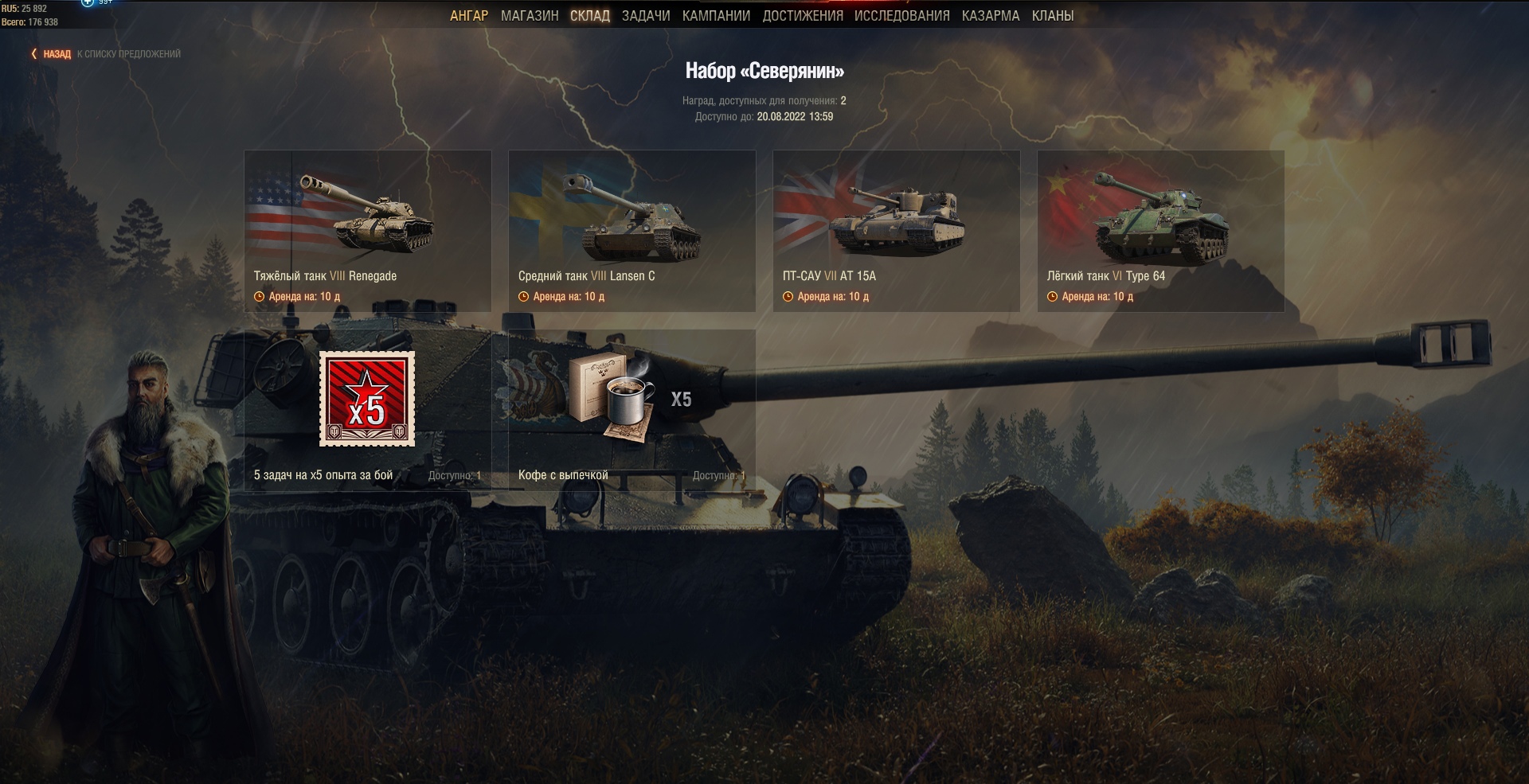Open the Склад tab

[x=590, y=16]
